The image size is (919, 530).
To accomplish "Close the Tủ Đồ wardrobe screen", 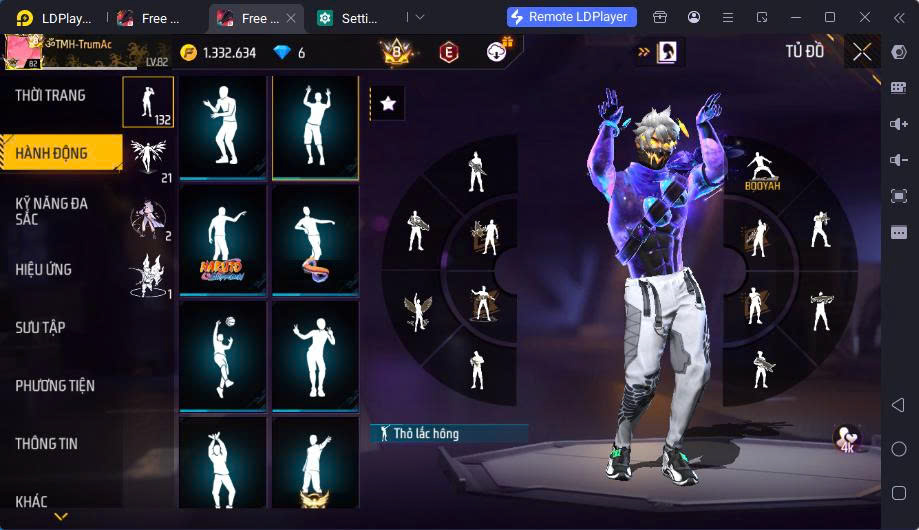I will click(862, 52).
